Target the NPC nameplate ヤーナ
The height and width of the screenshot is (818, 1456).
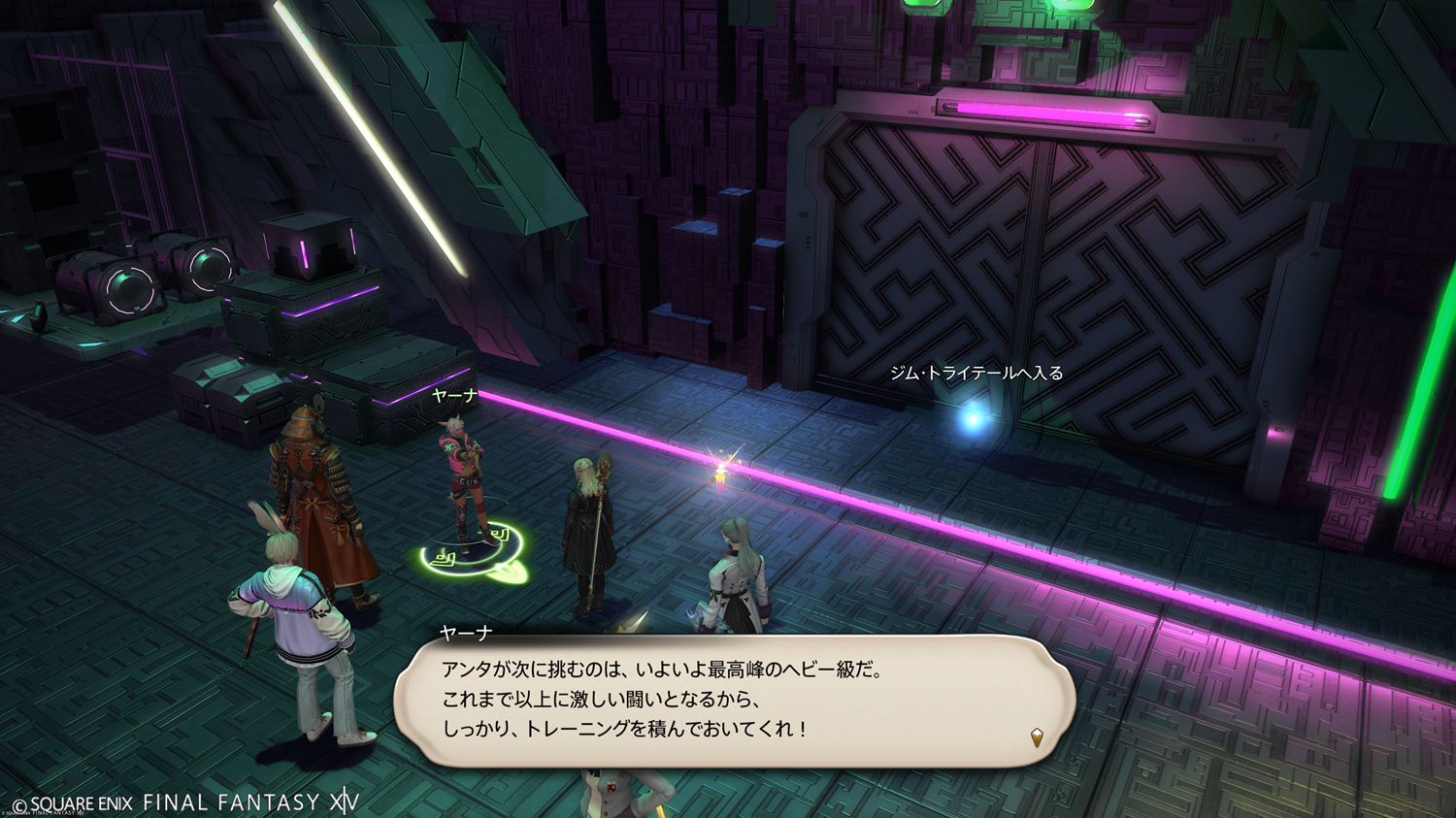tap(454, 396)
